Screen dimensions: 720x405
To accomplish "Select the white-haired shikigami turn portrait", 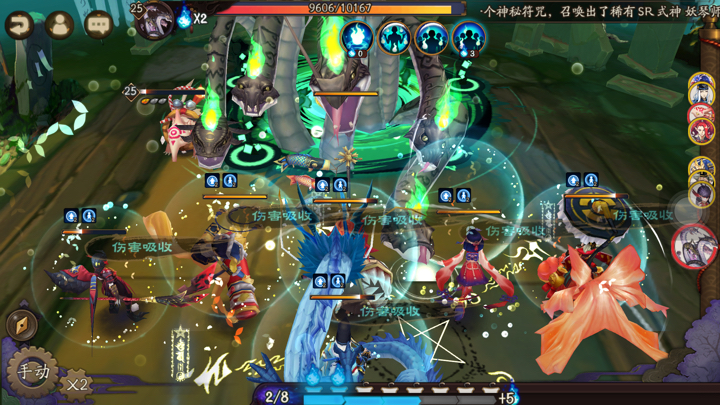I will click(702, 93).
